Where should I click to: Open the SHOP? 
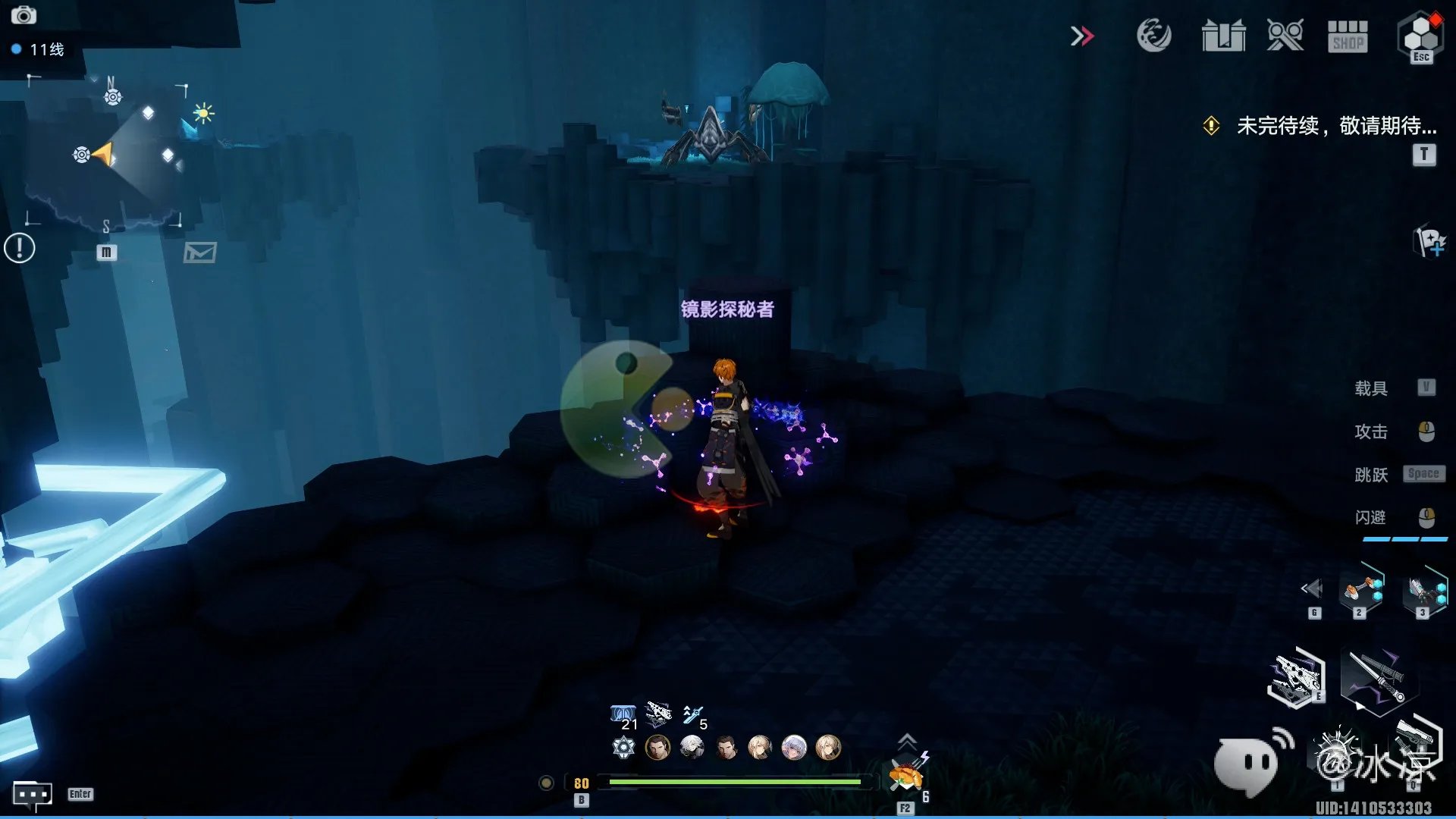point(1348,36)
